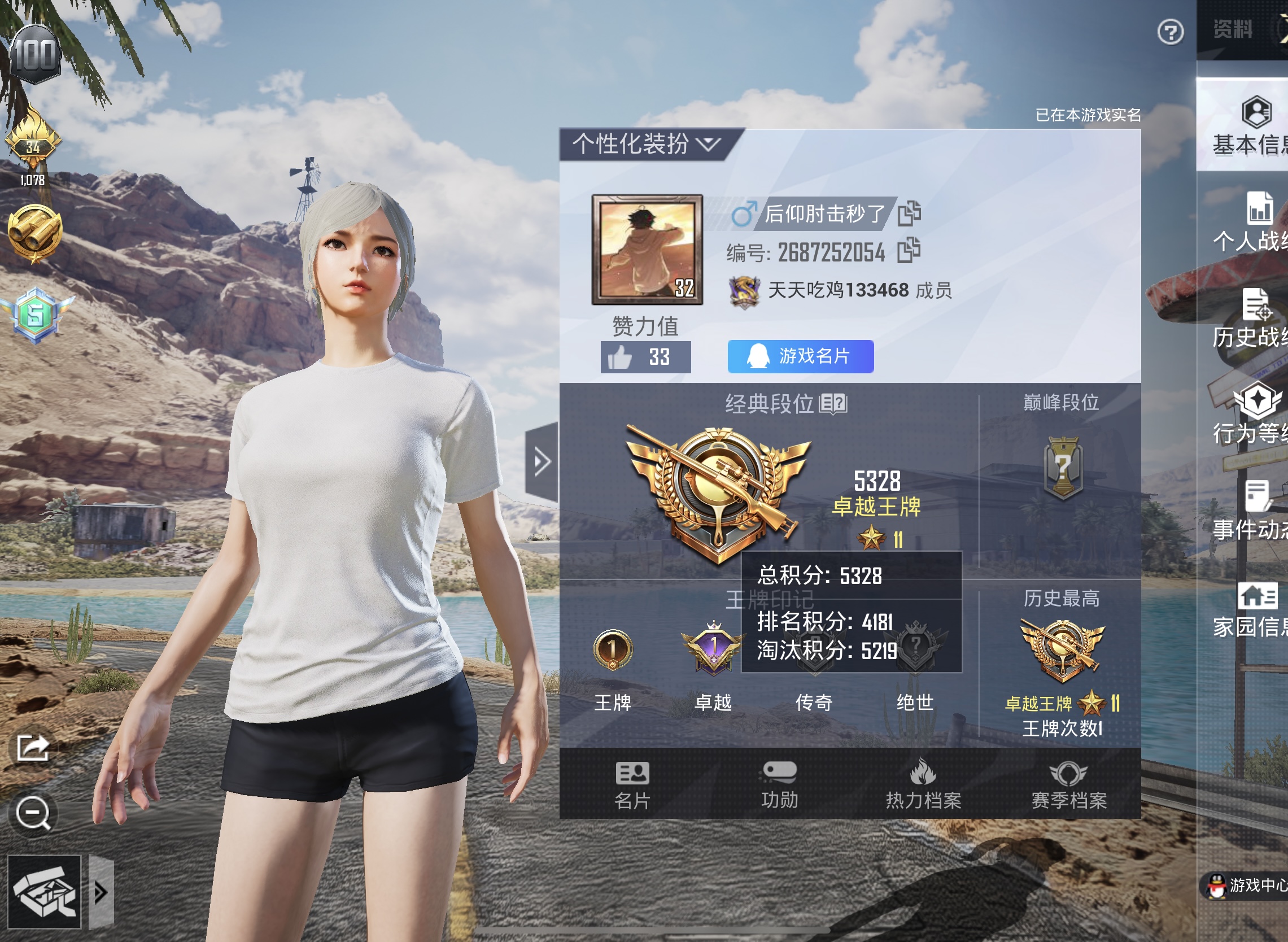Image resolution: width=1288 pixels, height=942 pixels.
Task: Copy the player ID number
Action: (909, 250)
